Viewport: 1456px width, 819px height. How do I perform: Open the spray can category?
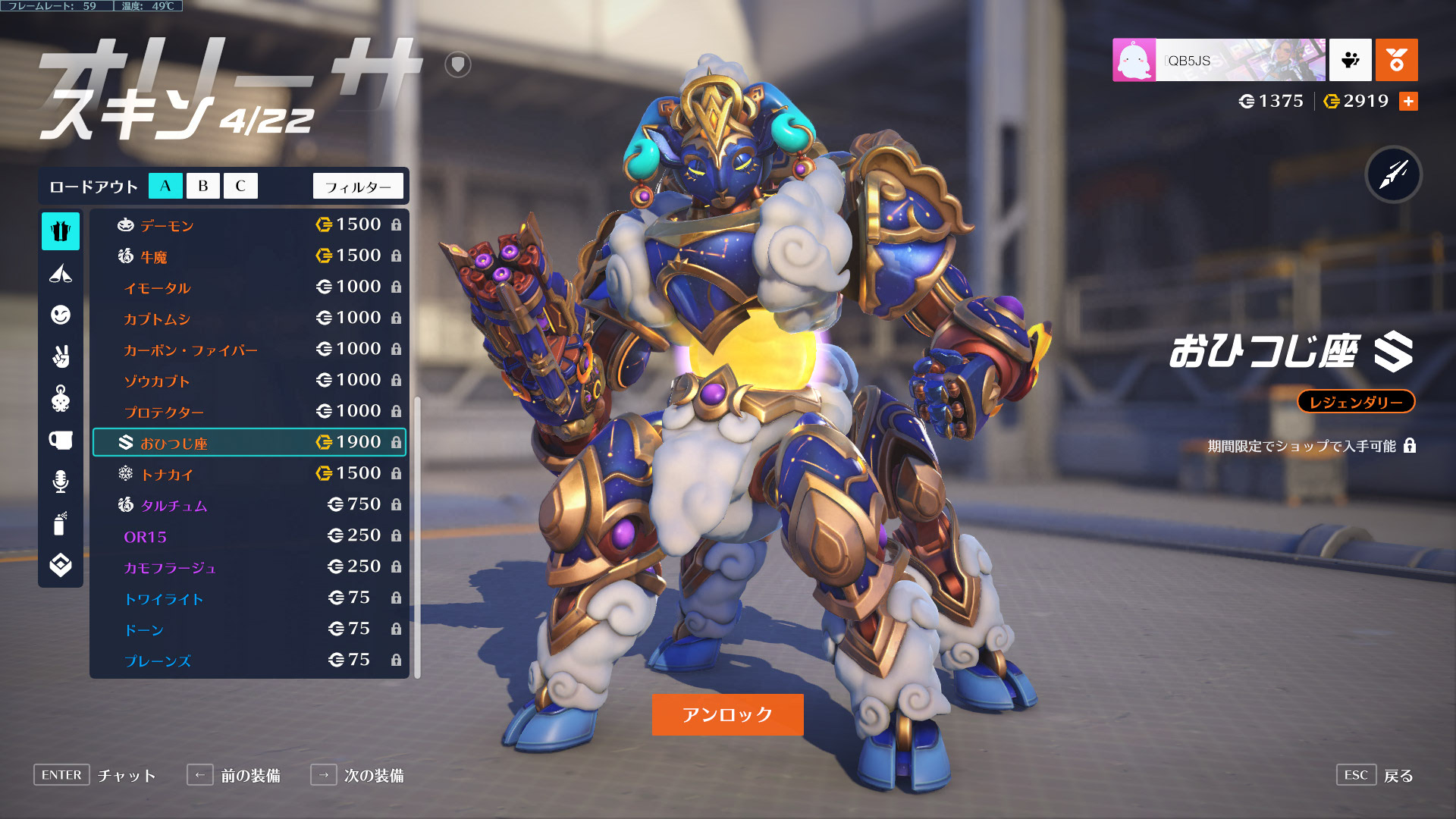click(x=61, y=523)
